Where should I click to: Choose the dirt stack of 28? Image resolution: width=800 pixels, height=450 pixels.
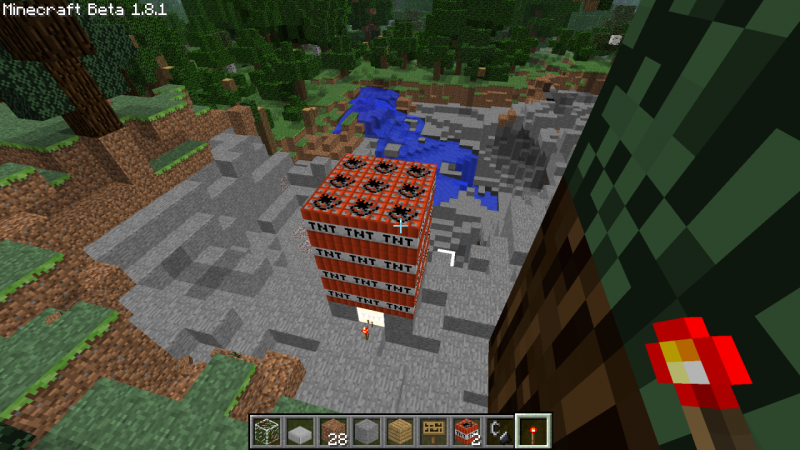332,431
